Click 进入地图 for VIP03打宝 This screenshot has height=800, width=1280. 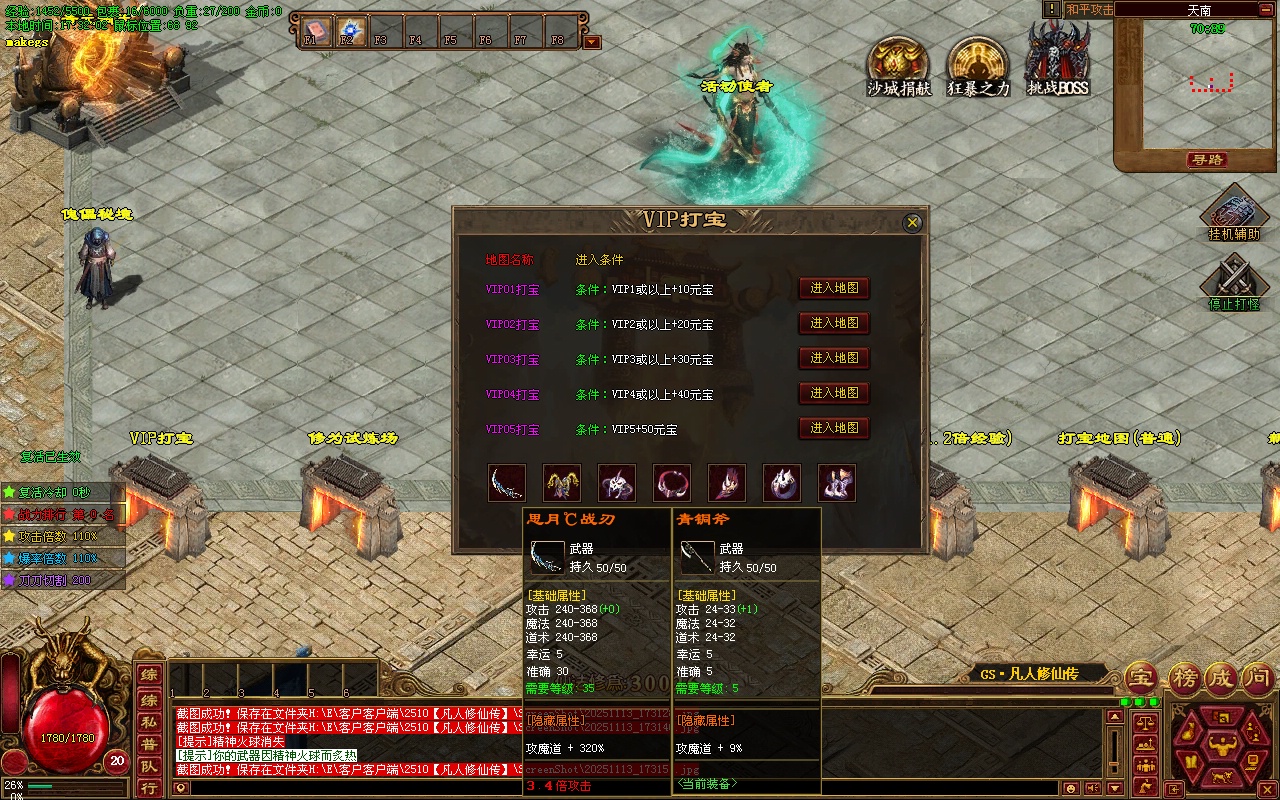point(834,358)
